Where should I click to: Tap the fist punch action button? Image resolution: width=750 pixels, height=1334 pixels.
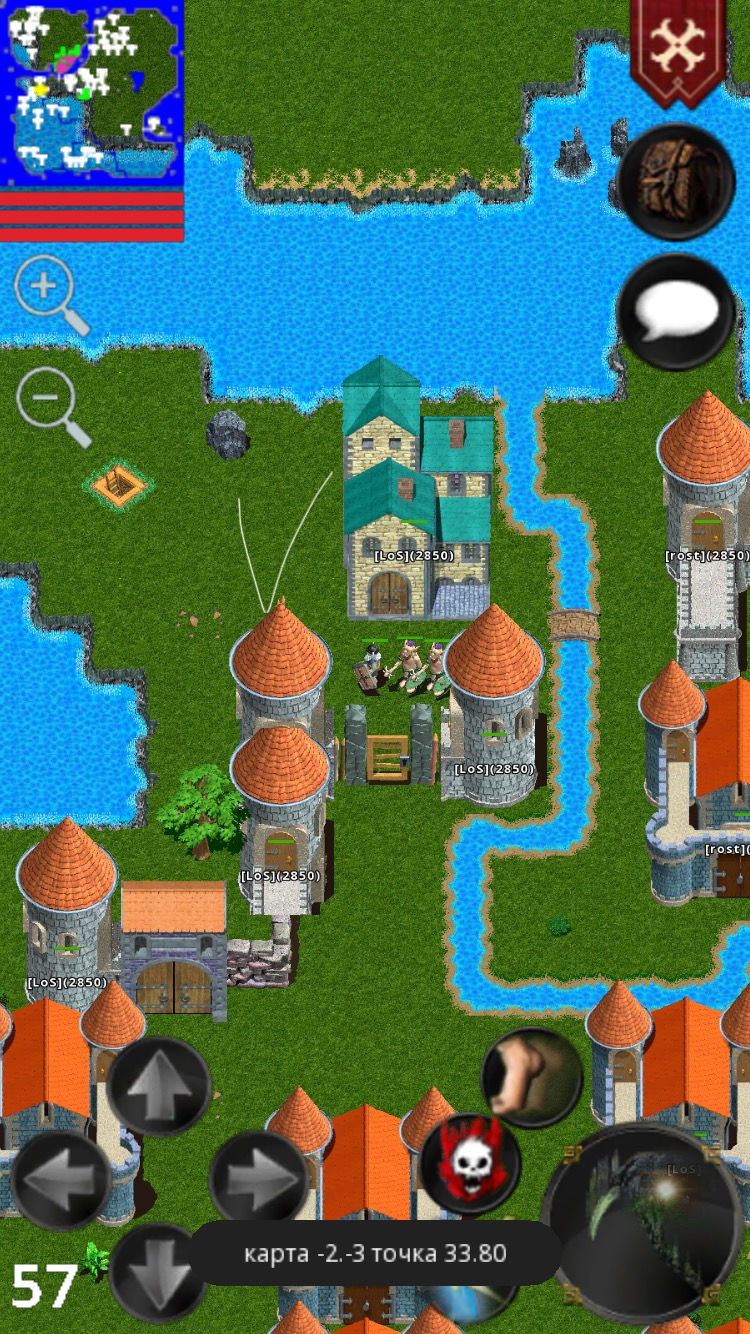coord(532,1078)
